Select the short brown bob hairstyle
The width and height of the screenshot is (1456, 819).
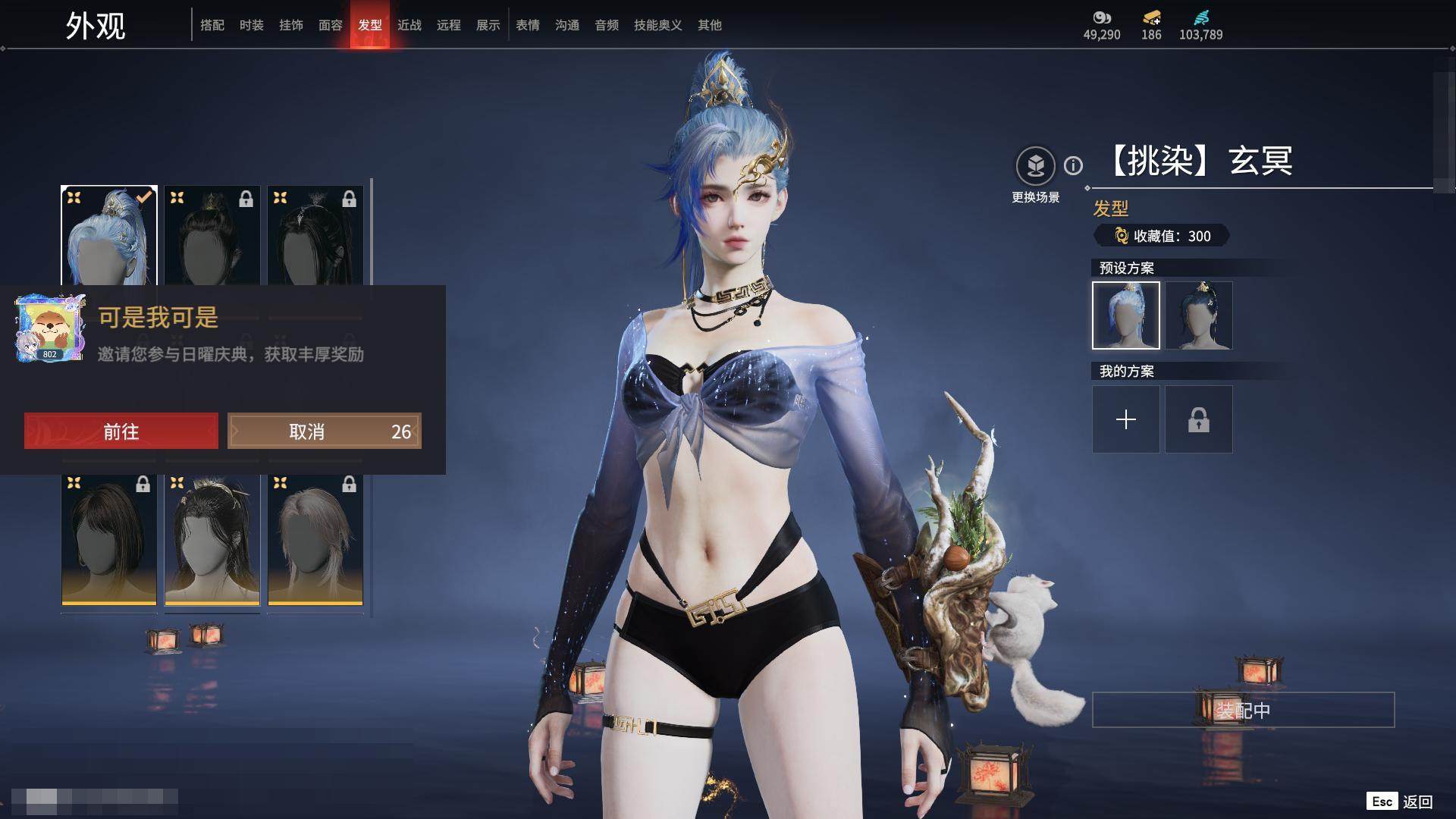tap(109, 539)
